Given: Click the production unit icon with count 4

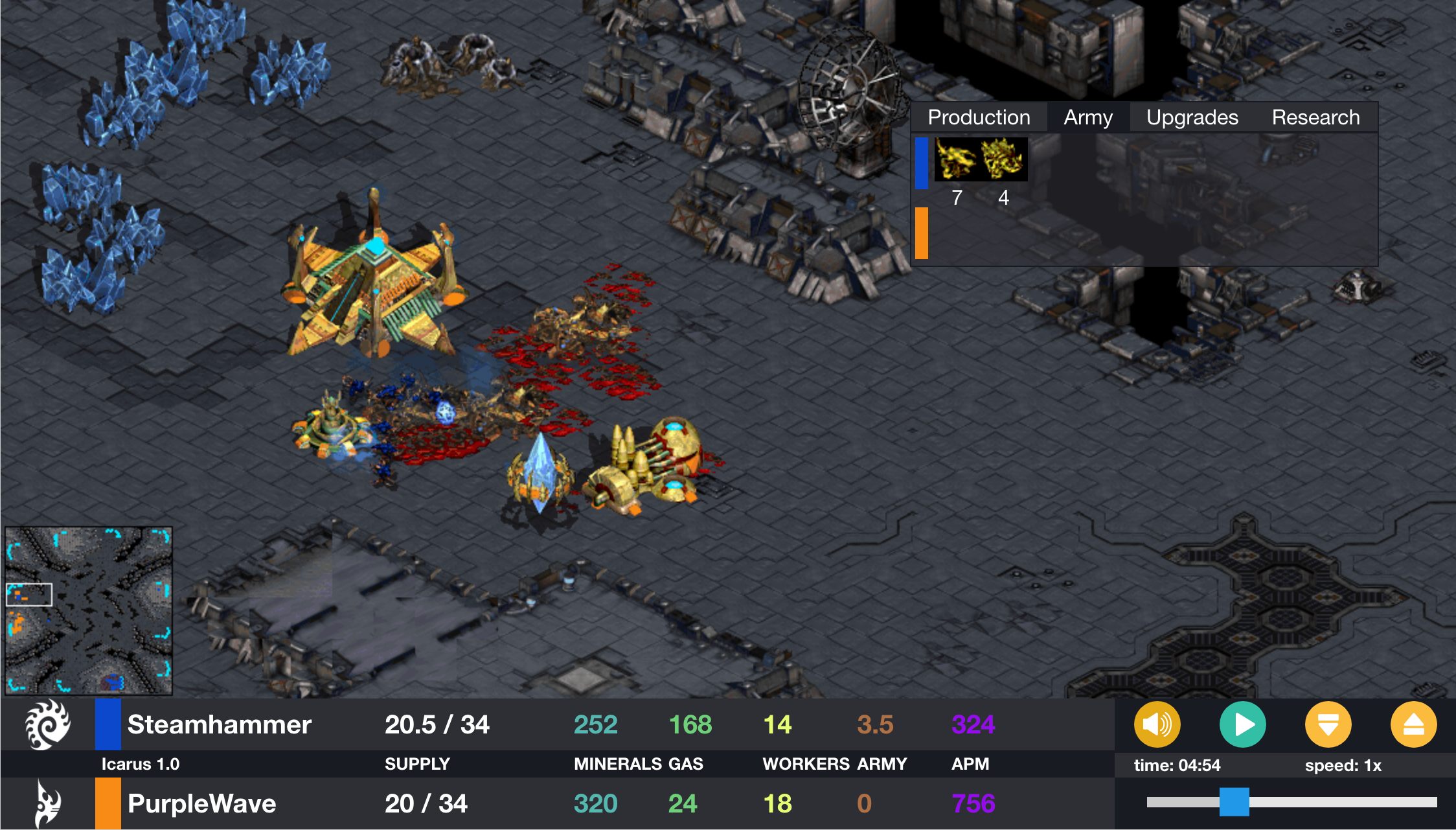Looking at the screenshot, I should pyautogui.click(x=1003, y=159).
